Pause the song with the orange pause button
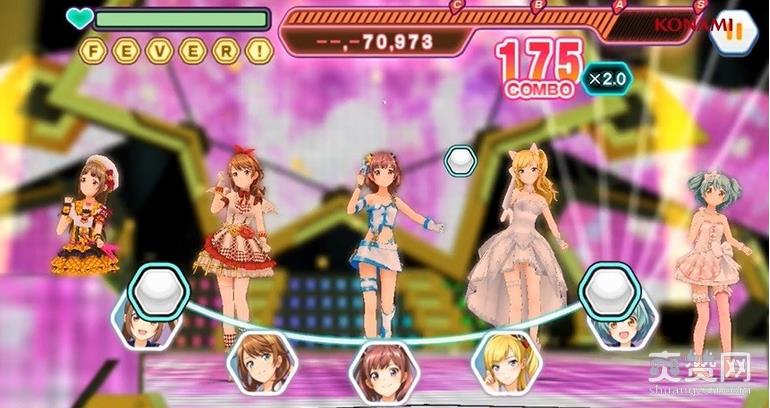This screenshot has height=408, width=770. (737, 28)
